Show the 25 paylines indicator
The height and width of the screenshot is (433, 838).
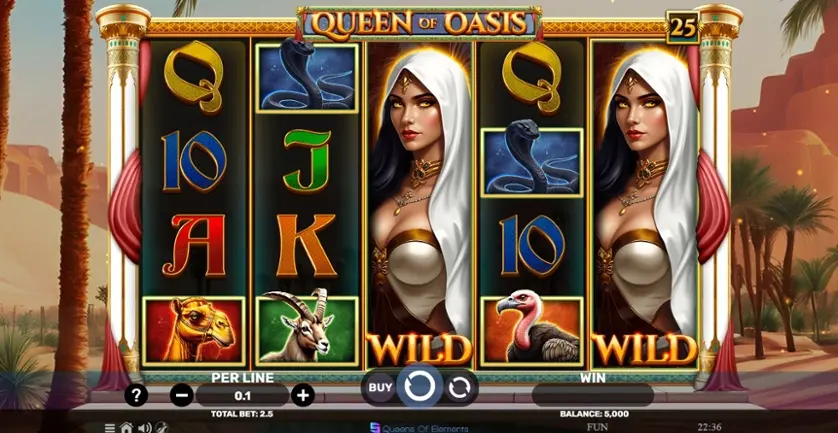(x=682, y=28)
